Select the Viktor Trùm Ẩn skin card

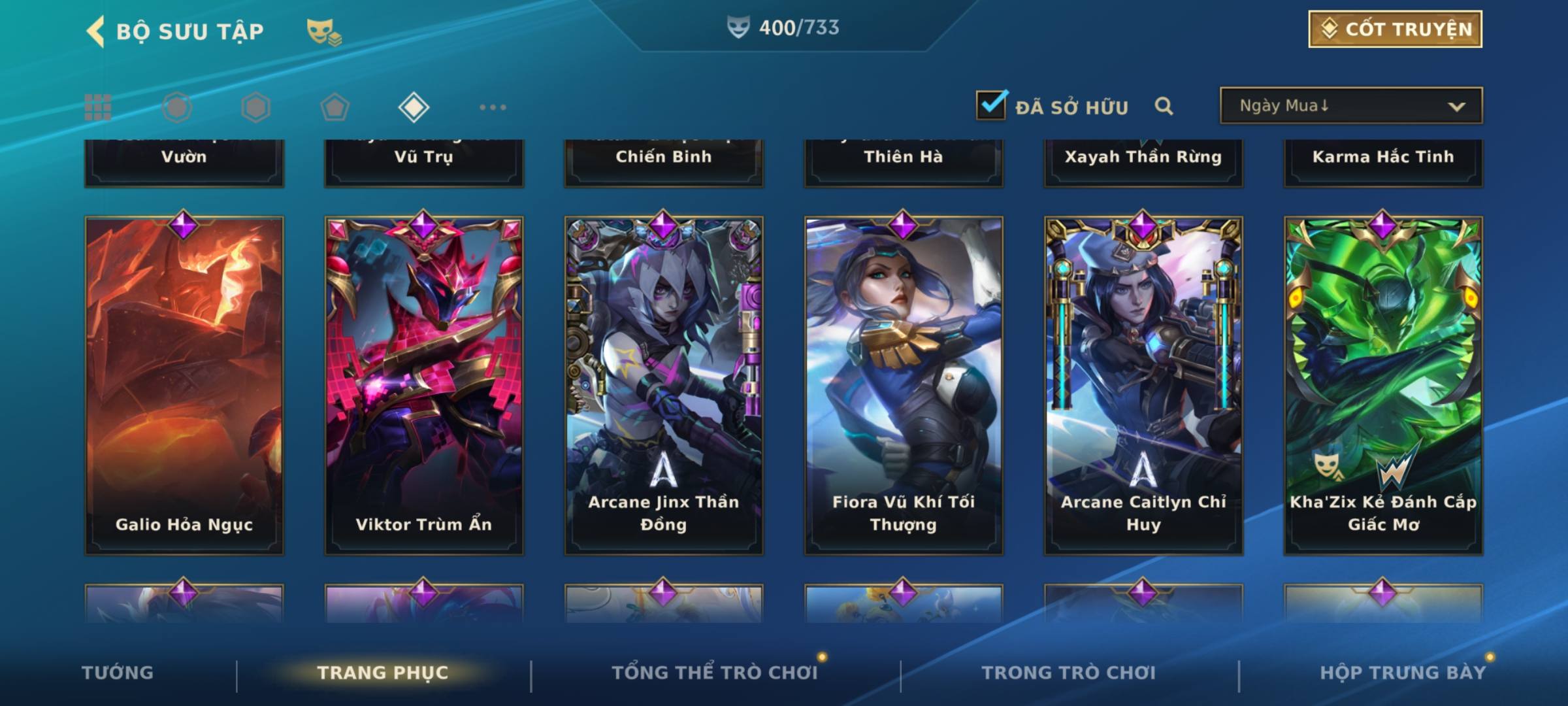click(x=424, y=386)
